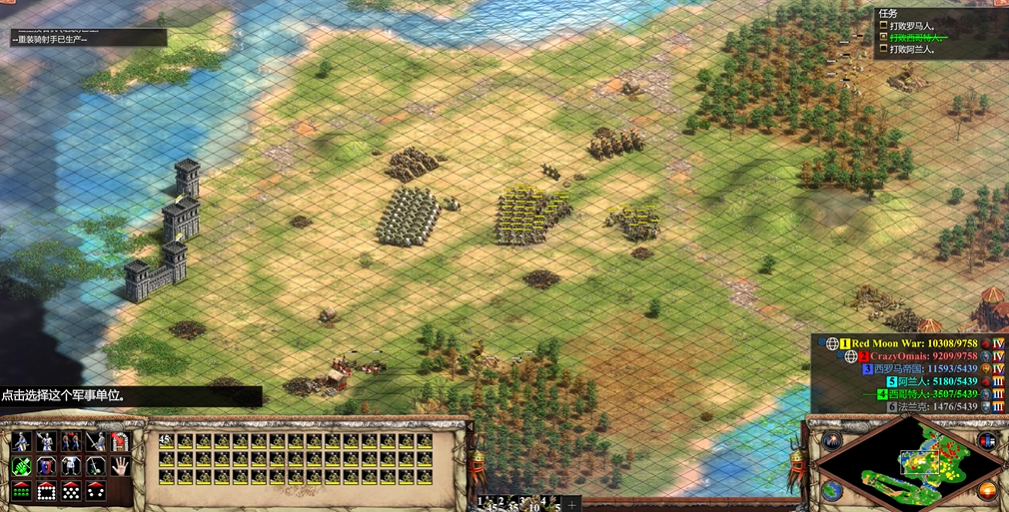Click the sunset button beside the minimap
The width and height of the screenshot is (1009, 512).
[x=987, y=490]
